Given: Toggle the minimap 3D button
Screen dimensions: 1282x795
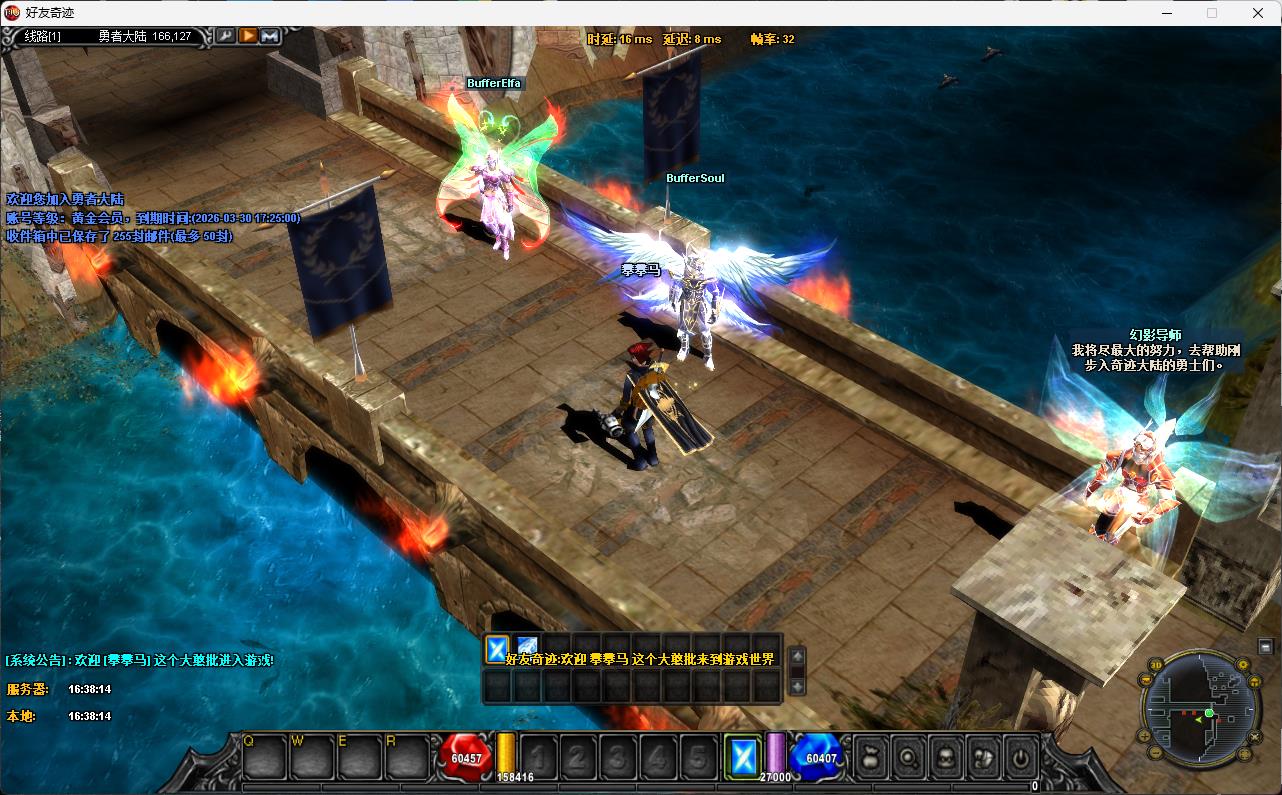Looking at the screenshot, I should 1156,664.
